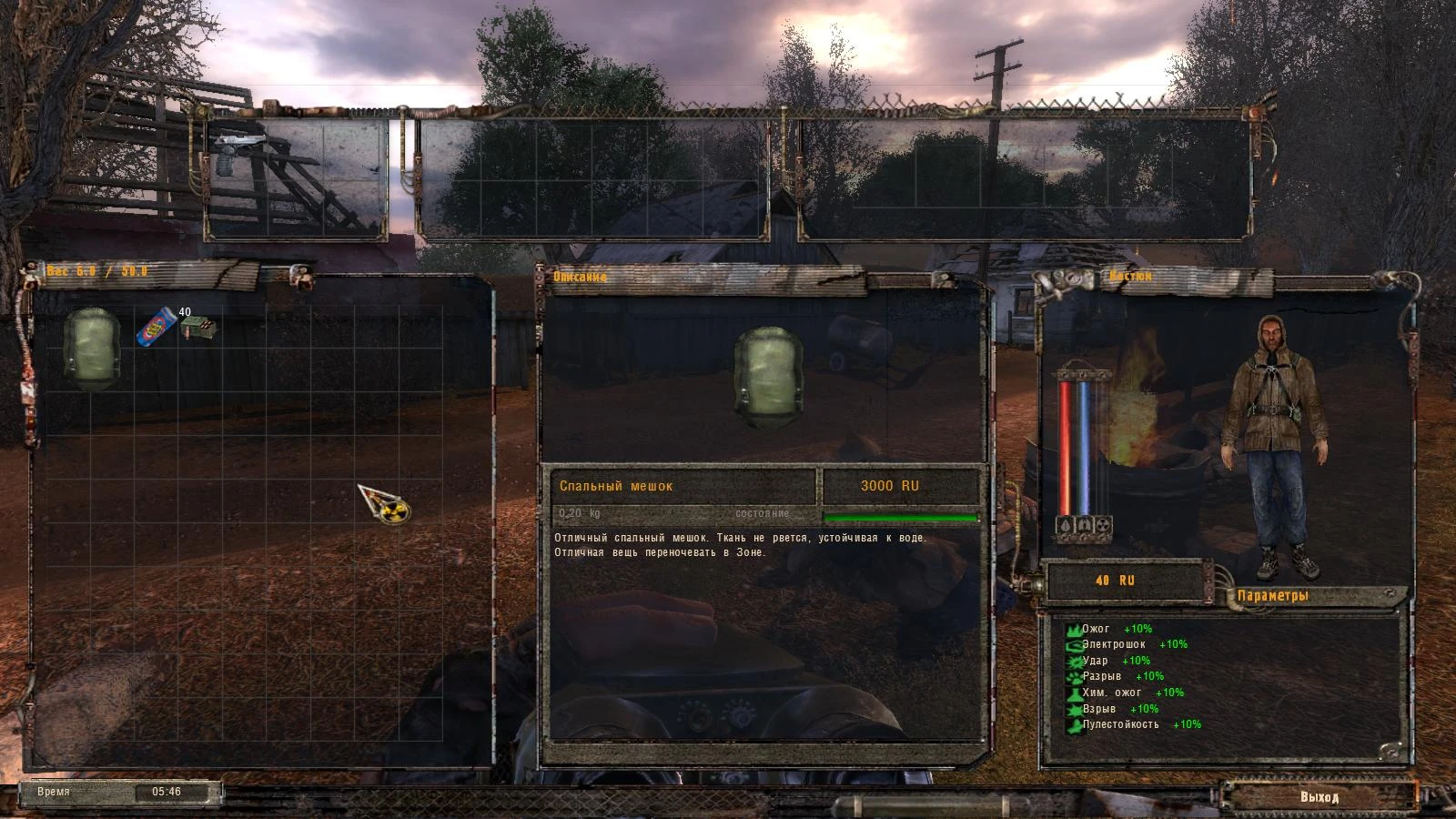Click the burn (Ожог) resistance icon
This screenshot has width=1456, height=819.
click(1073, 629)
